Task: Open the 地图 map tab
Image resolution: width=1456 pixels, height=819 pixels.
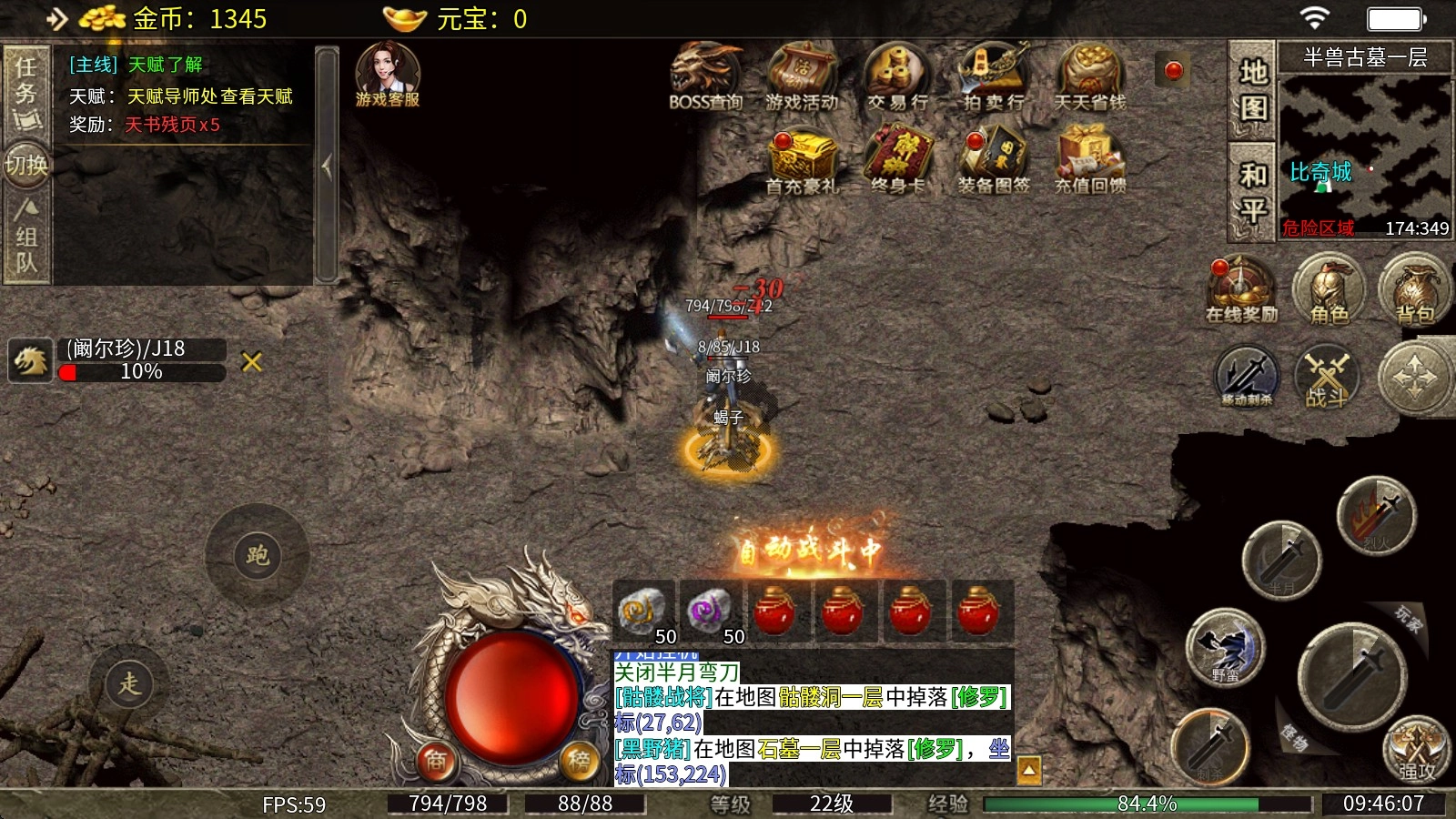Action: 1252,89
